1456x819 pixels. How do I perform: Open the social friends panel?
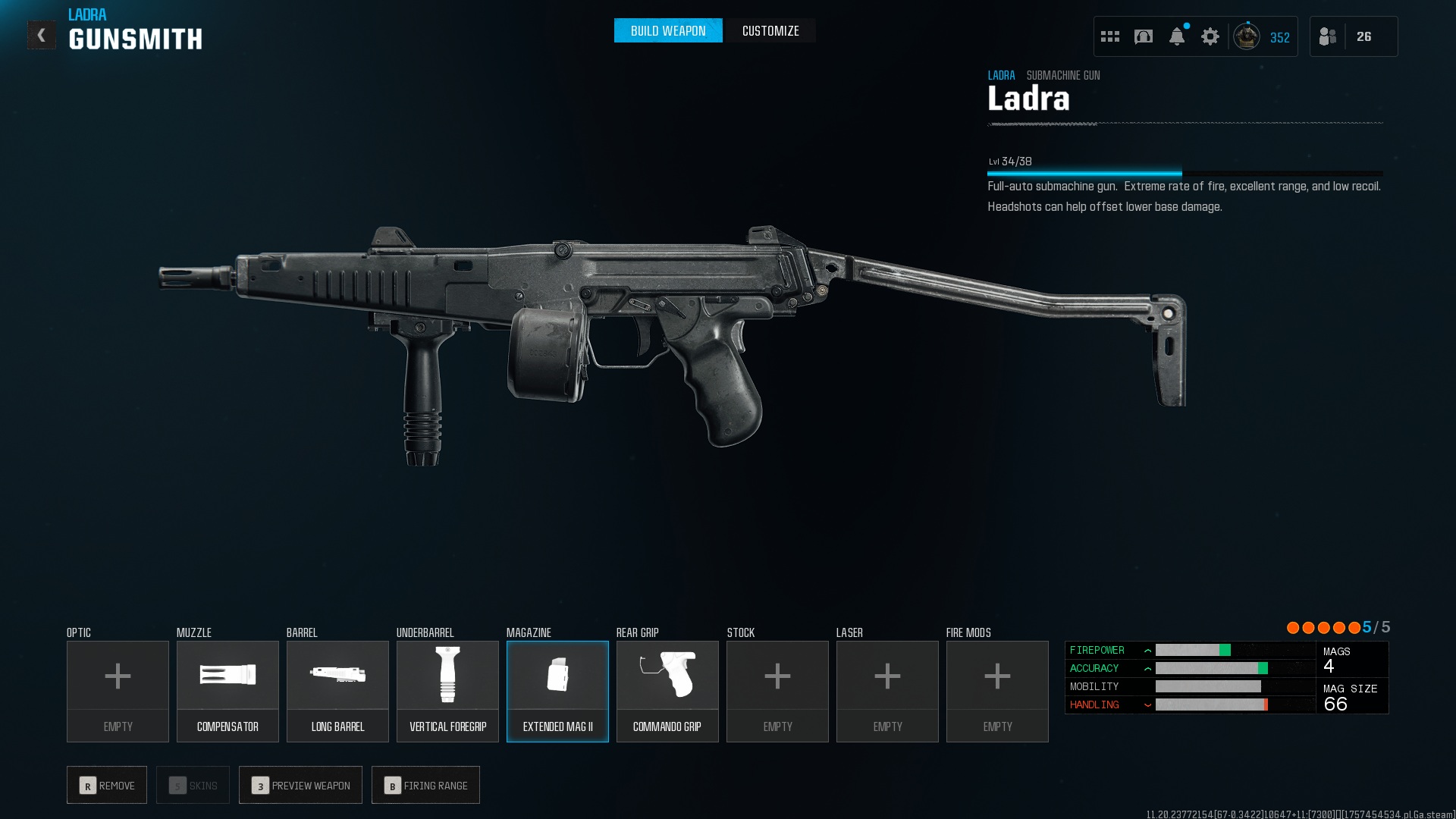(1328, 36)
